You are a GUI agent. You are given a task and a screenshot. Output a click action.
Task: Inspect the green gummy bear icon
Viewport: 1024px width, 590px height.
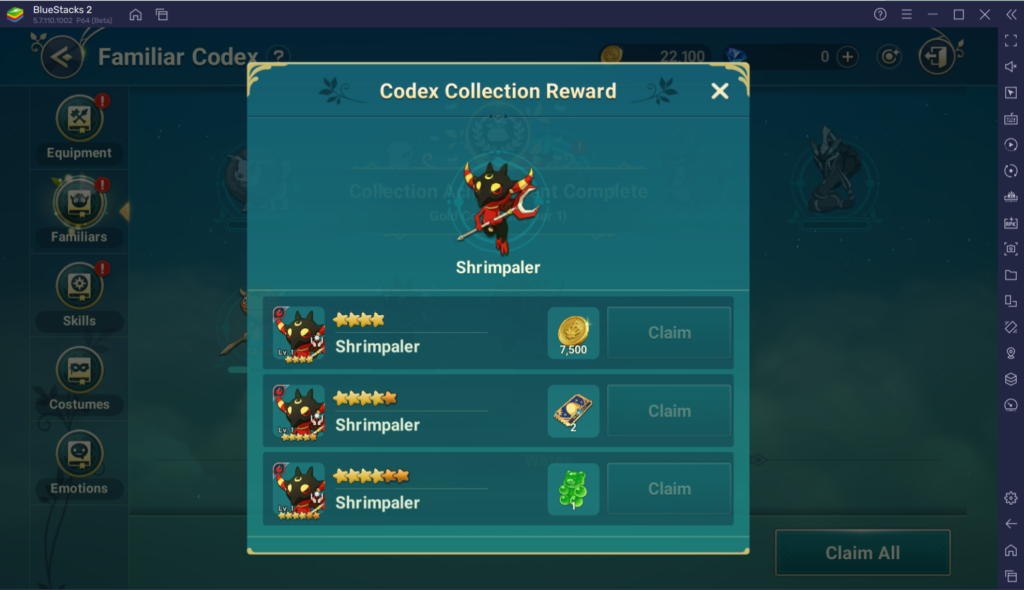pos(573,489)
